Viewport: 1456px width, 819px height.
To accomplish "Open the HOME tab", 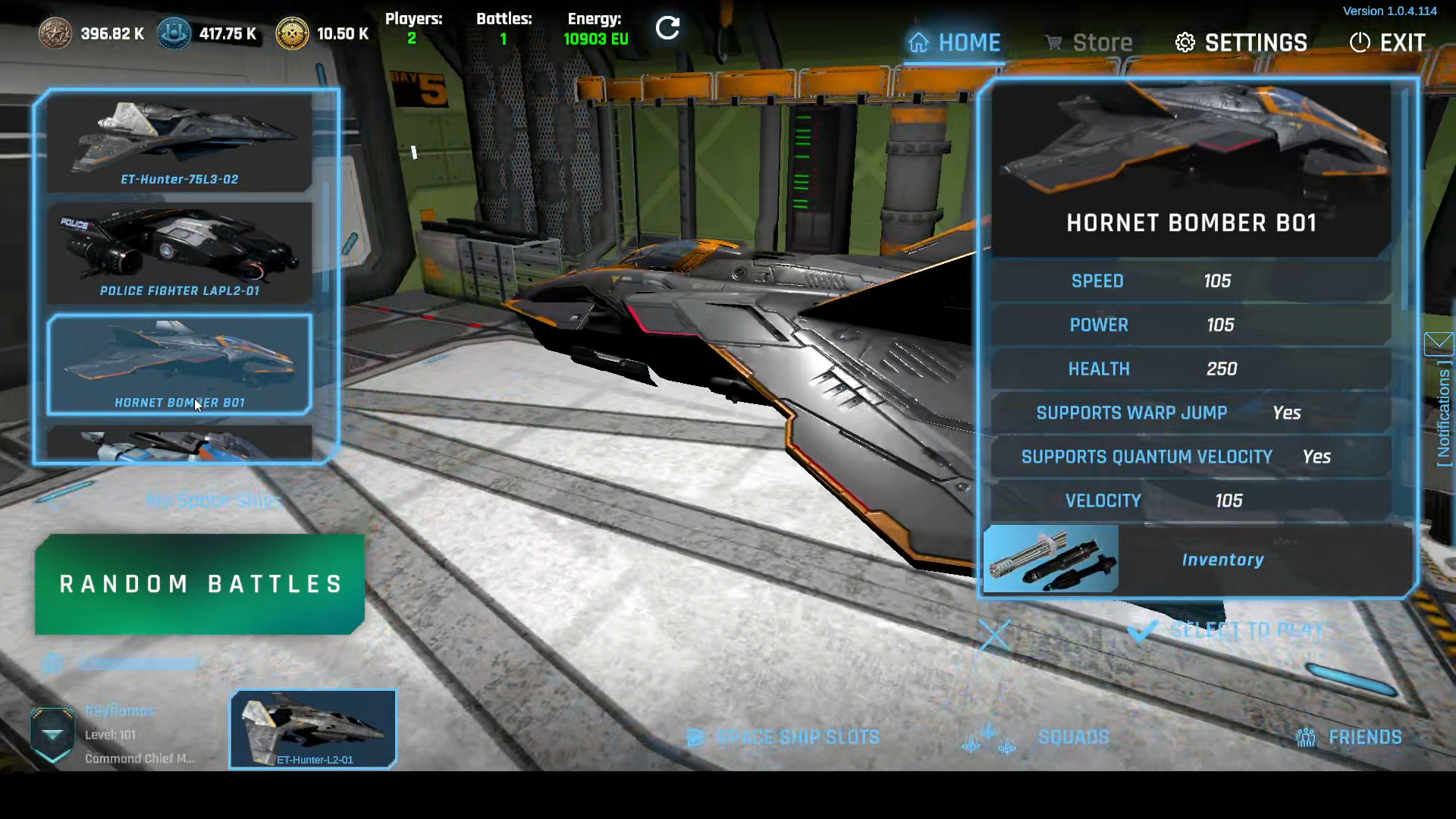I will coord(955,42).
